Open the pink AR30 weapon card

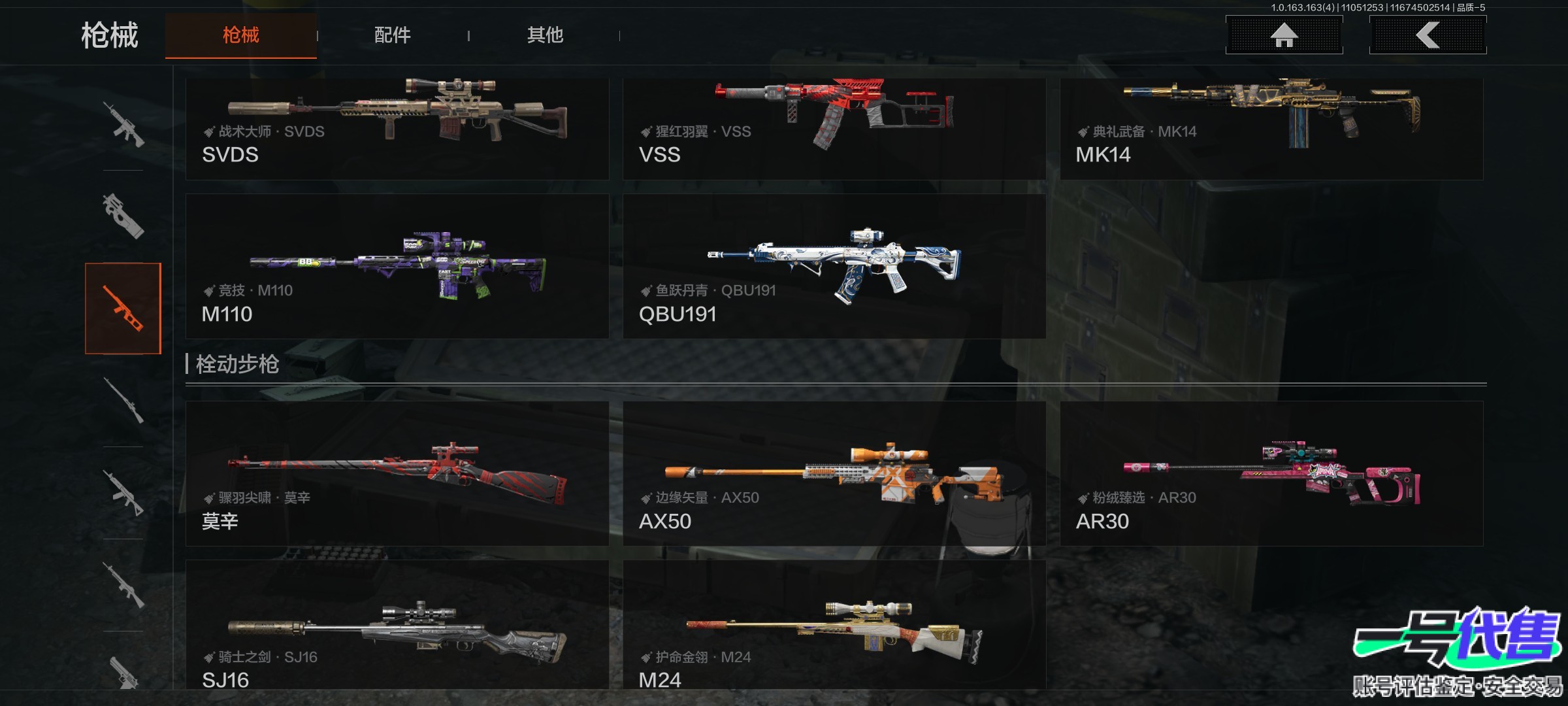tap(1271, 473)
